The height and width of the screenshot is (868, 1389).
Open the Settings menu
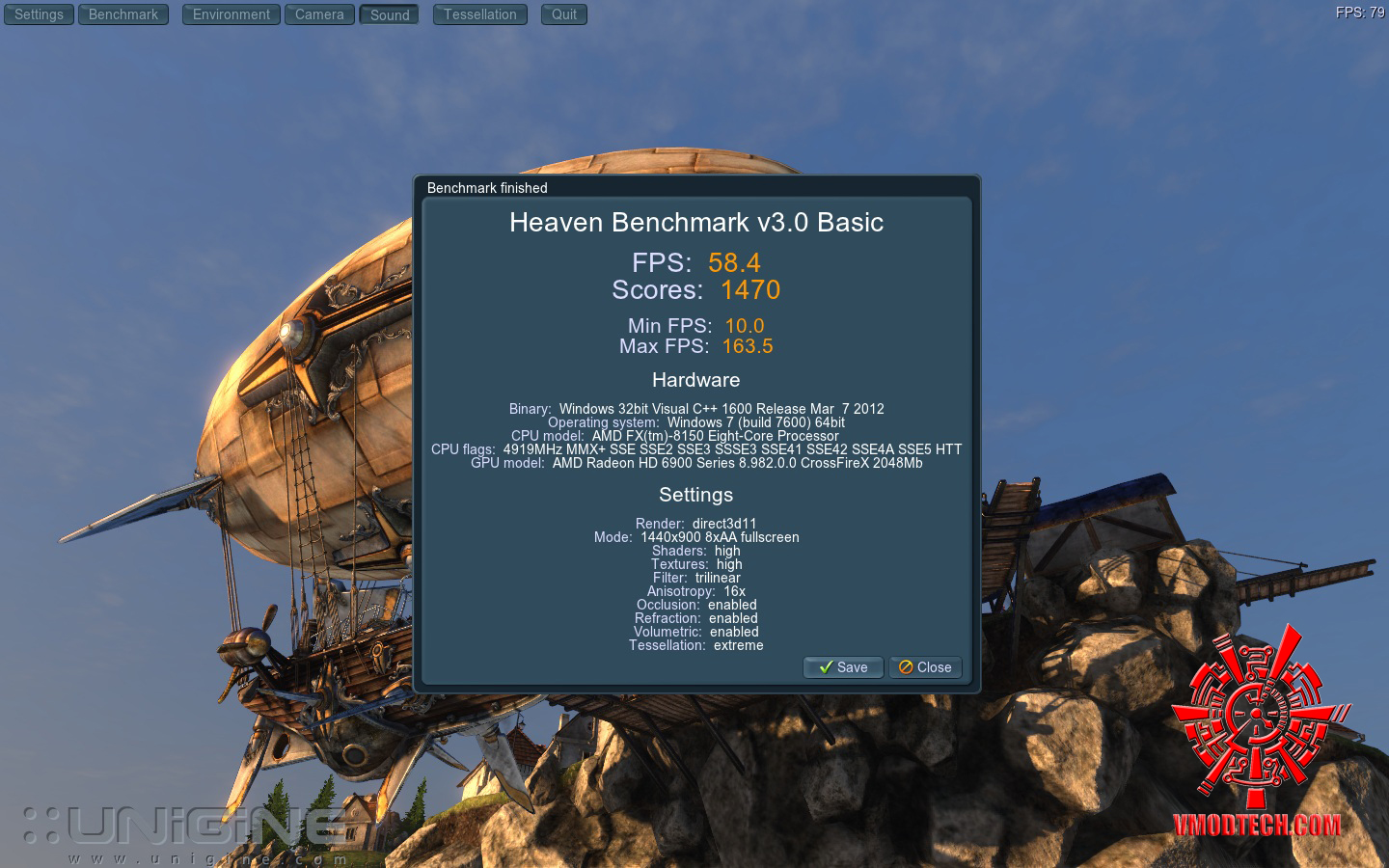pyautogui.click(x=39, y=14)
